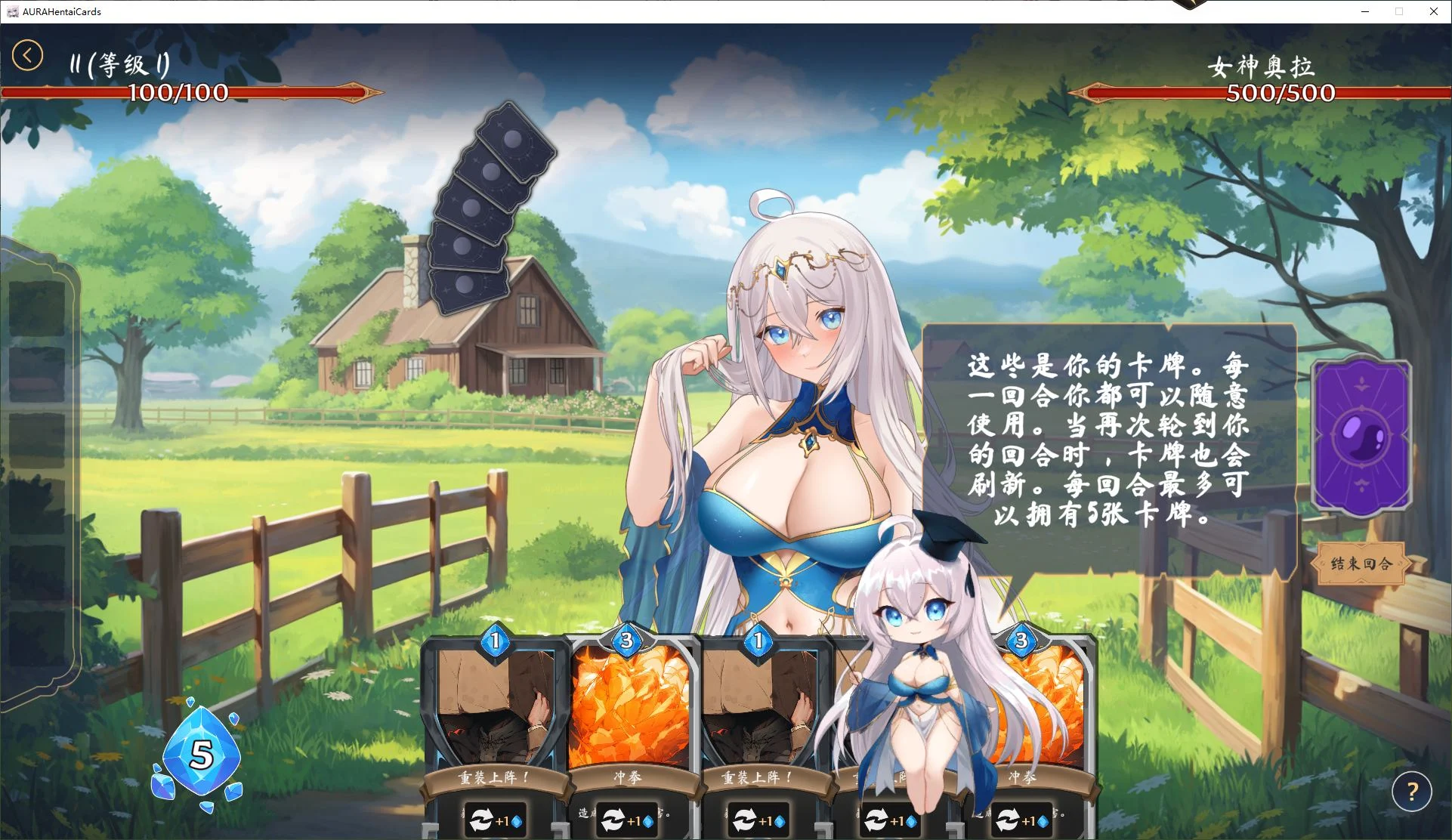Click the blue mana crystal showing 5

pos(200,753)
